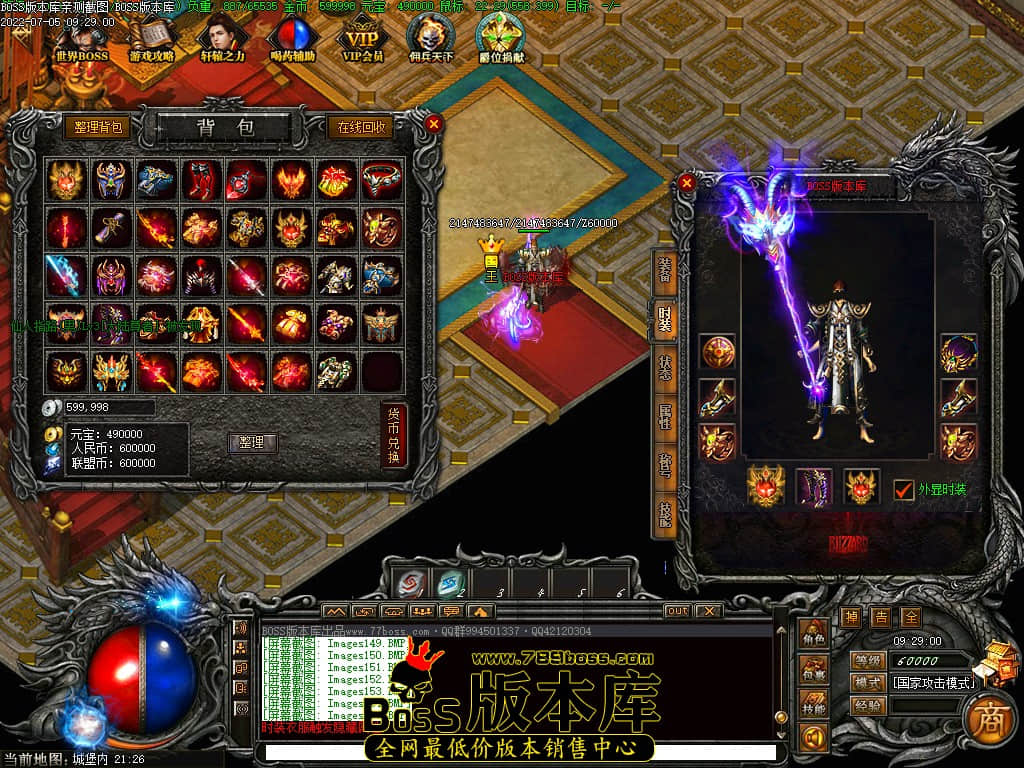Click the 角色 character button
The image size is (1024, 768).
coord(814,635)
